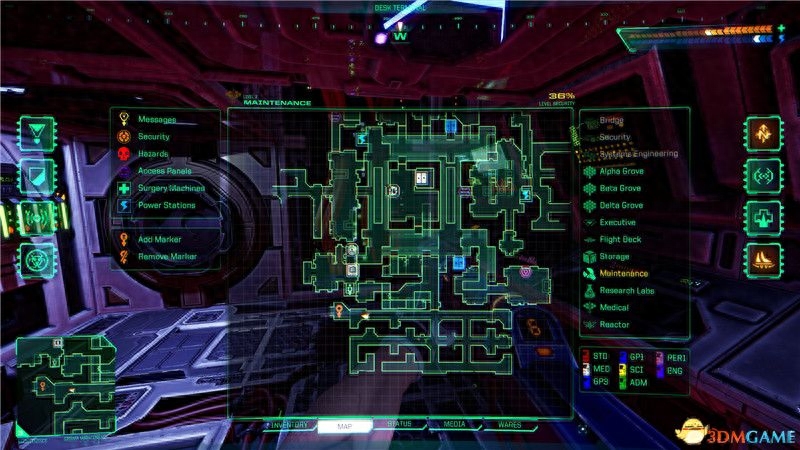Show the Medical level map

tap(614, 307)
